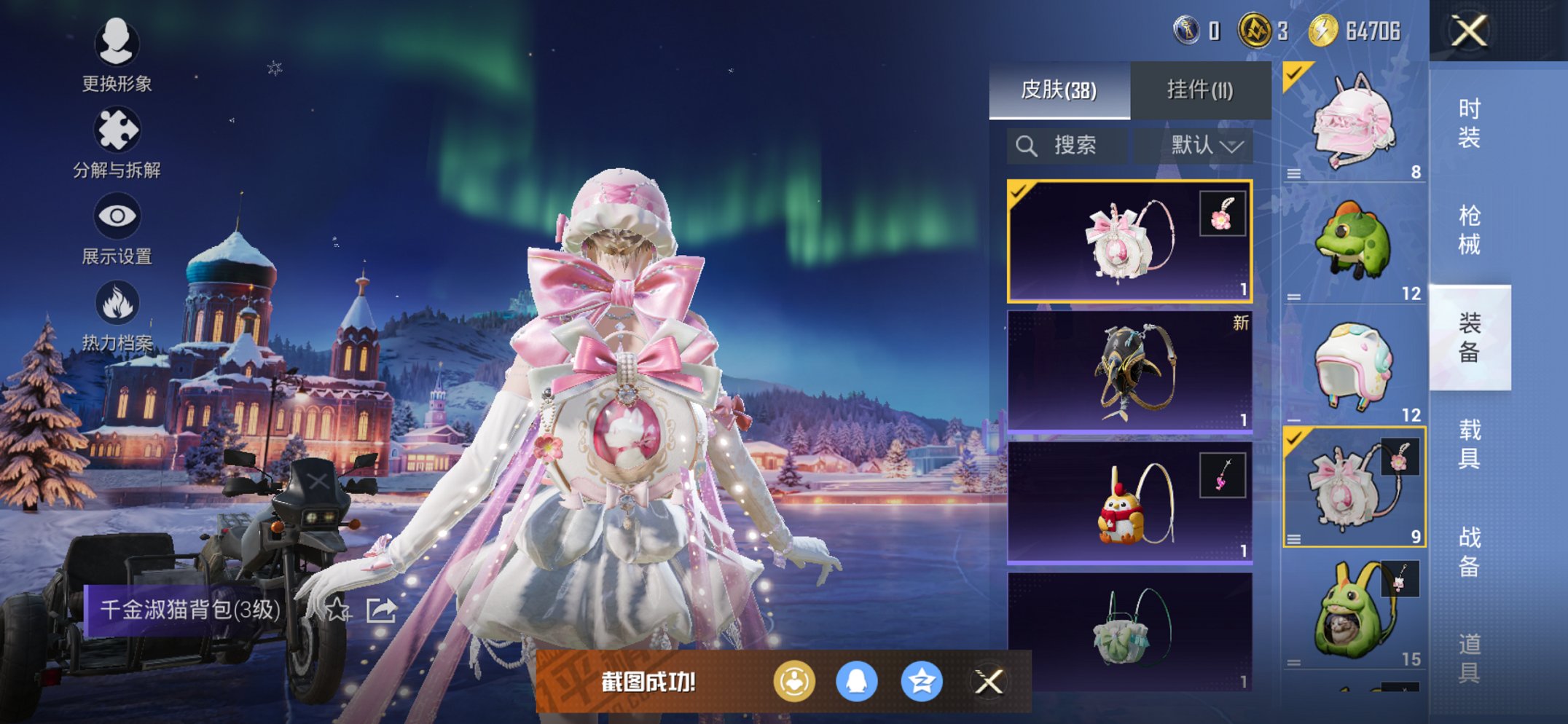Dismiss the 截图成功 screenshot banner
The height and width of the screenshot is (724, 1568).
point(989,682)
